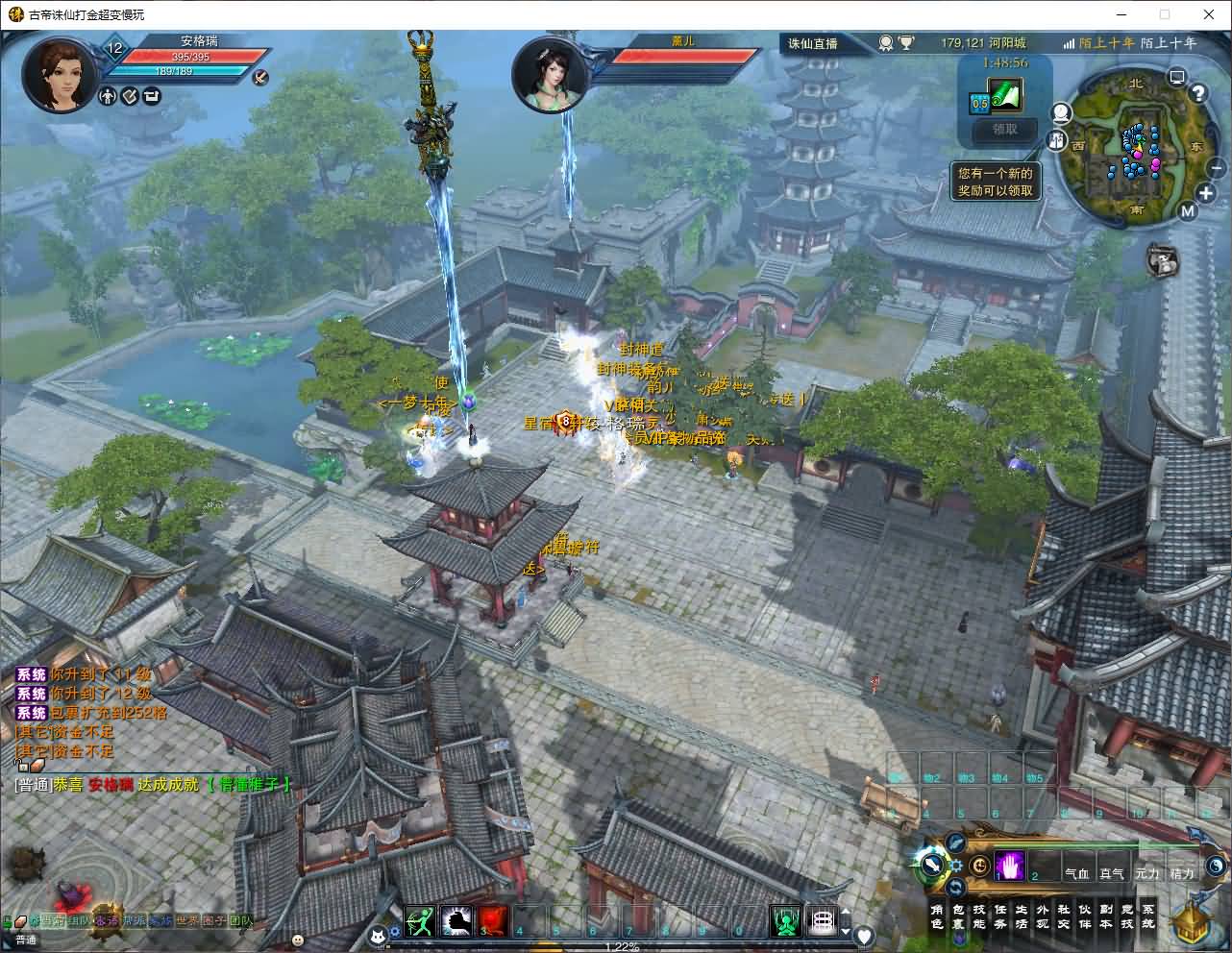
Task: Collapse the hotbar with the down arrow
Action: (x=844, y=931)
